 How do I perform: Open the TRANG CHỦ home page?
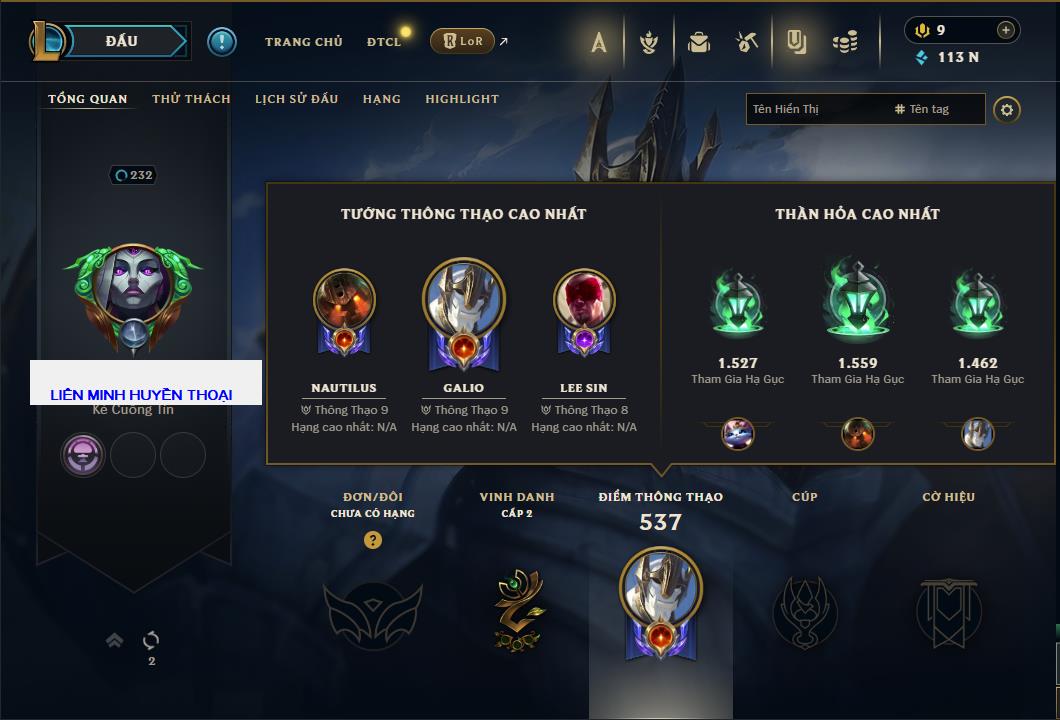303,42
